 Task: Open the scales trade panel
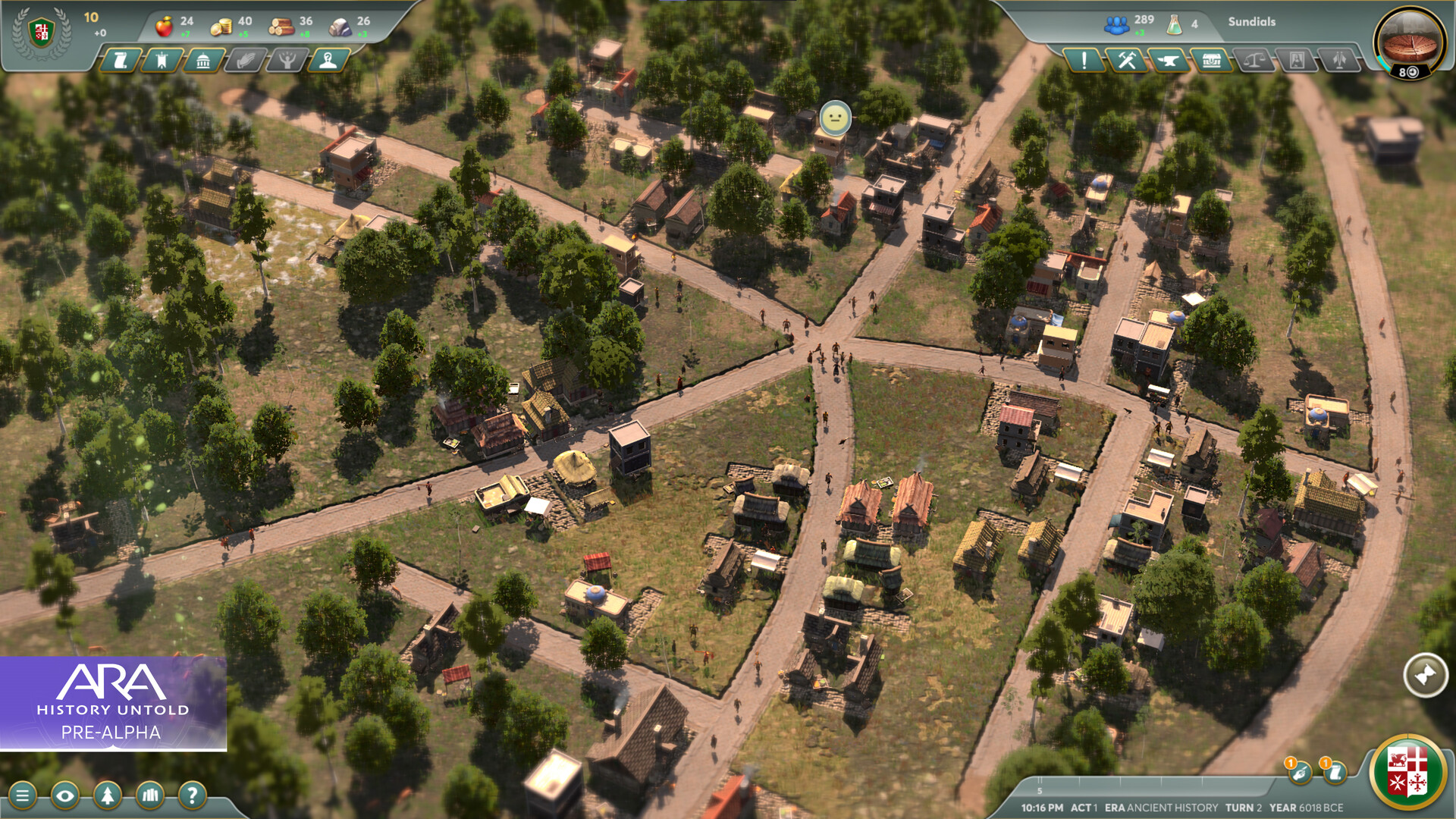pyautogui.click(x=1255, y=61)
